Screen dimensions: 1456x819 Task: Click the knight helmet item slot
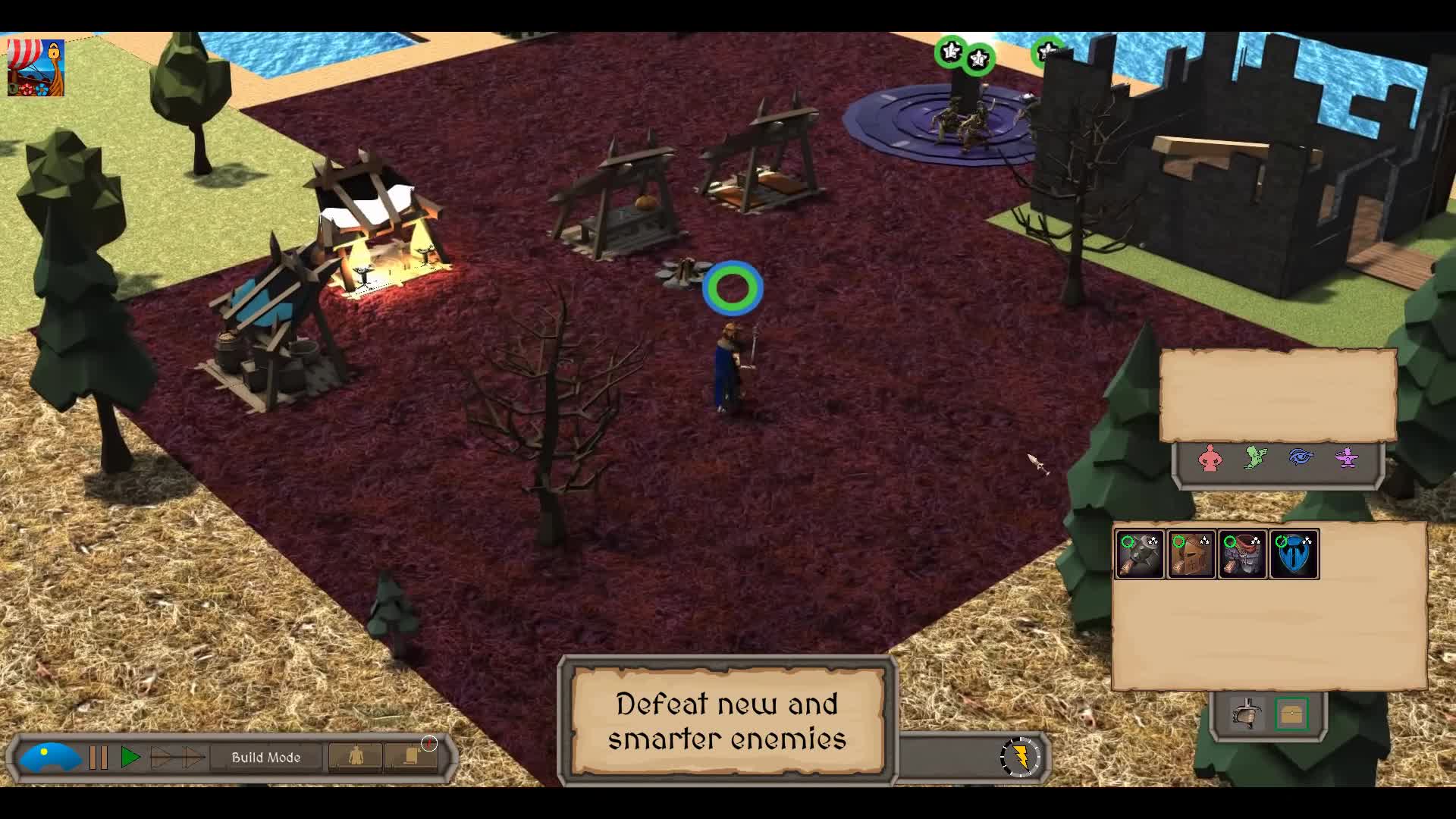click(x=1192, y=554)
